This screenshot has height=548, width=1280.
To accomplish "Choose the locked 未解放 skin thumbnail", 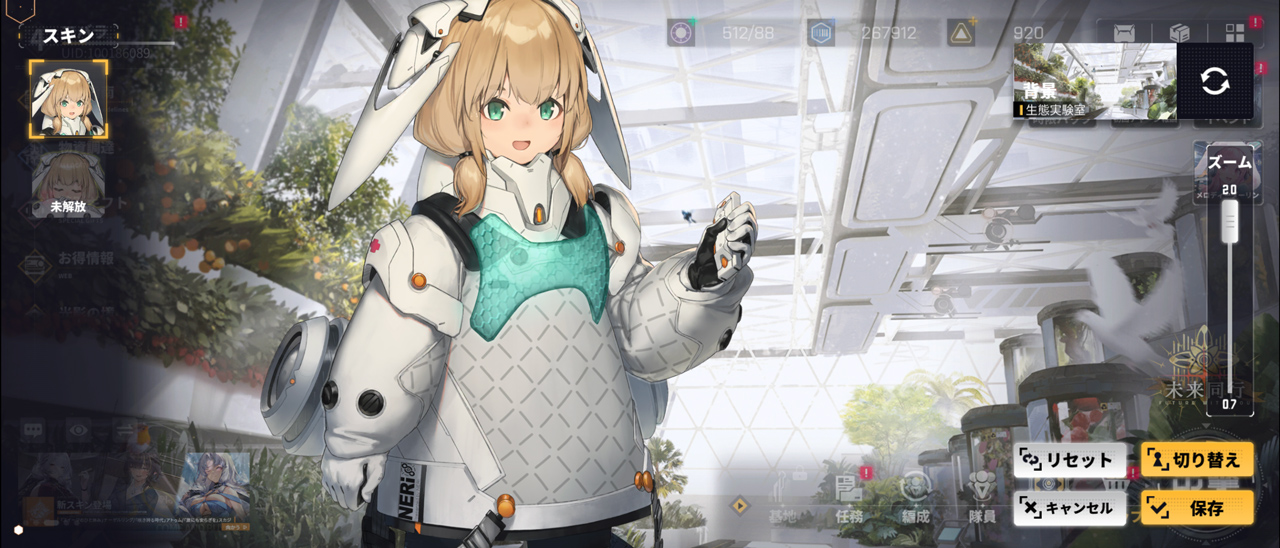I will 68,186.
